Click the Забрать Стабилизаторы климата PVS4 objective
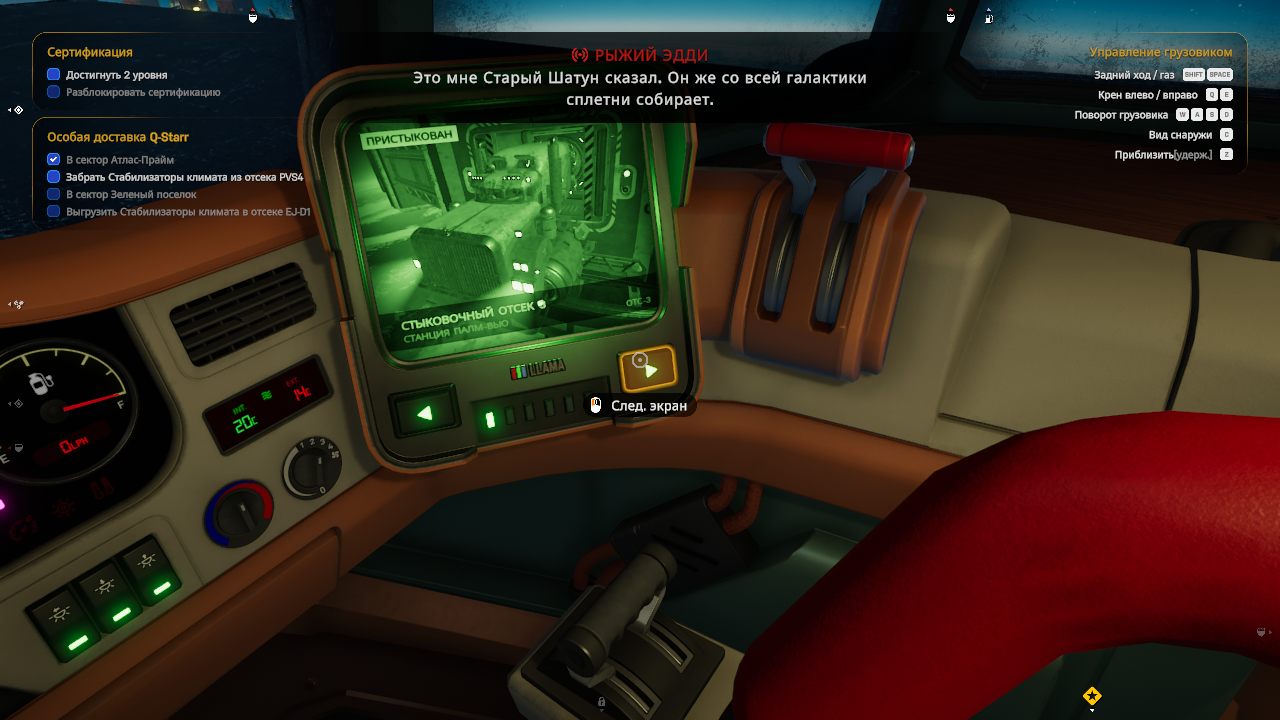 (x=184, y=177)
